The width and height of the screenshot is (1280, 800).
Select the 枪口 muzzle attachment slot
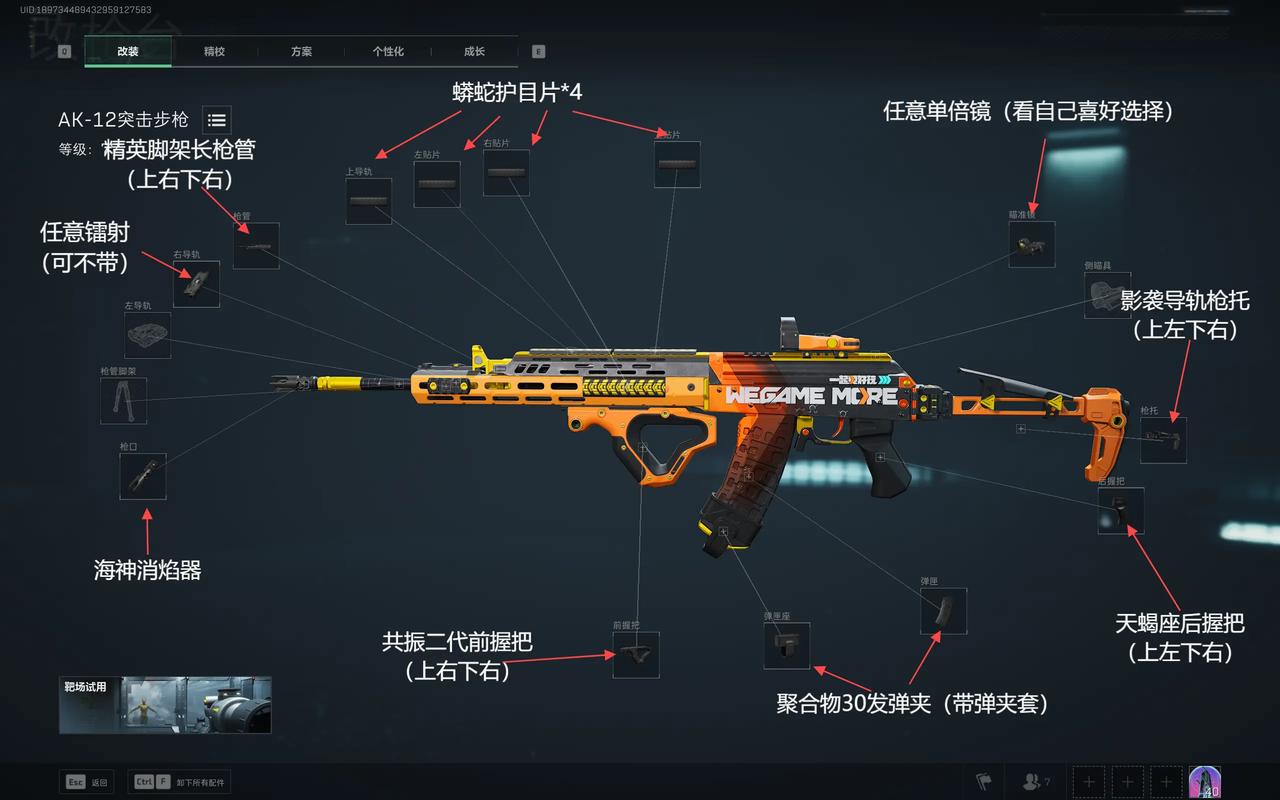coord(143,477)
